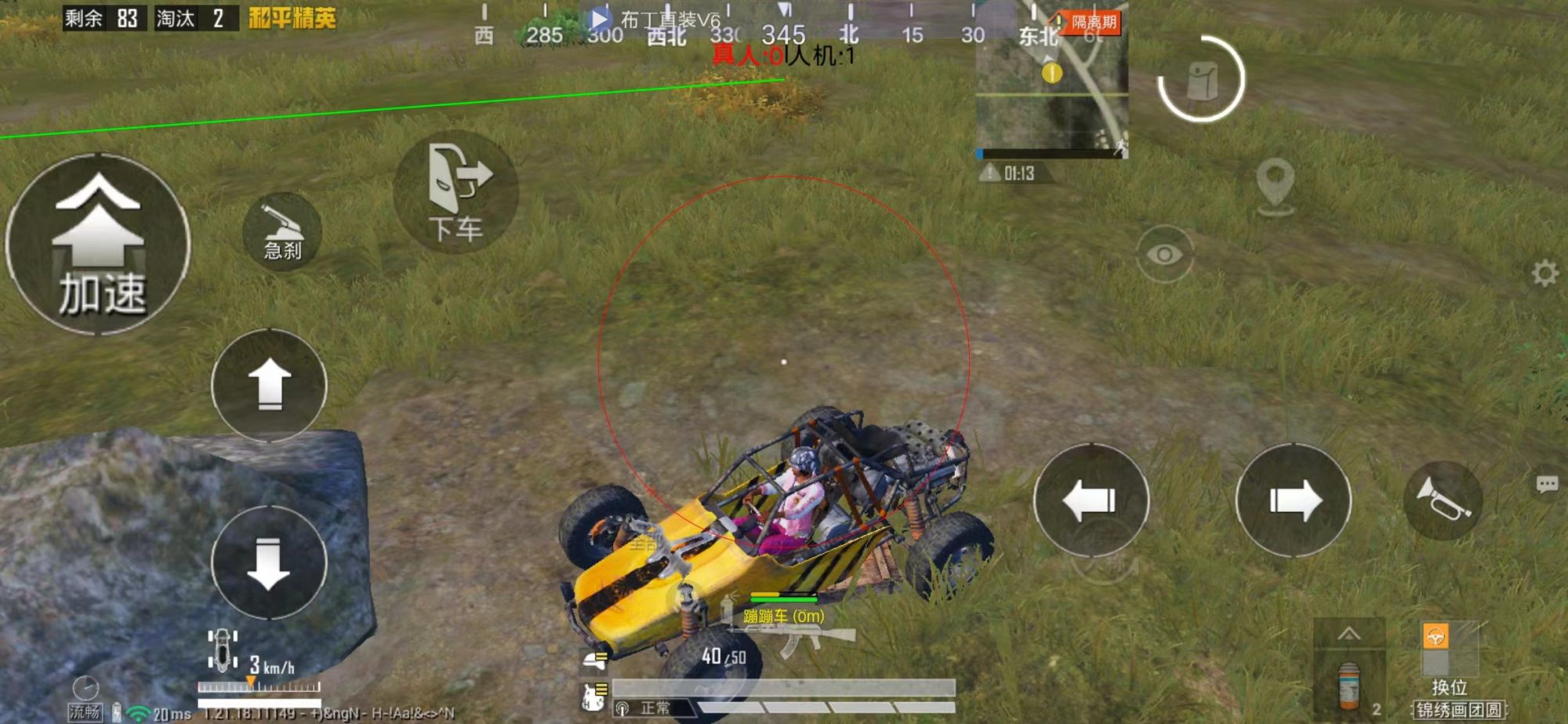1568x724 pixels.
Task: Tap the 布丁直装V6 play button overlay
Action: [x=598, y=16]
